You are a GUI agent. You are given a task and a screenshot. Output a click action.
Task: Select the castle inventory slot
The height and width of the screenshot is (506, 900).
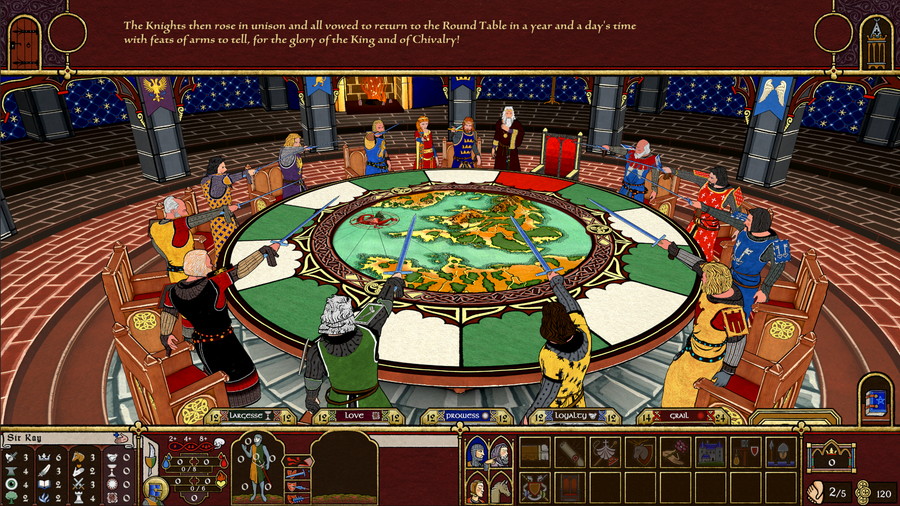tap(711, 453)
